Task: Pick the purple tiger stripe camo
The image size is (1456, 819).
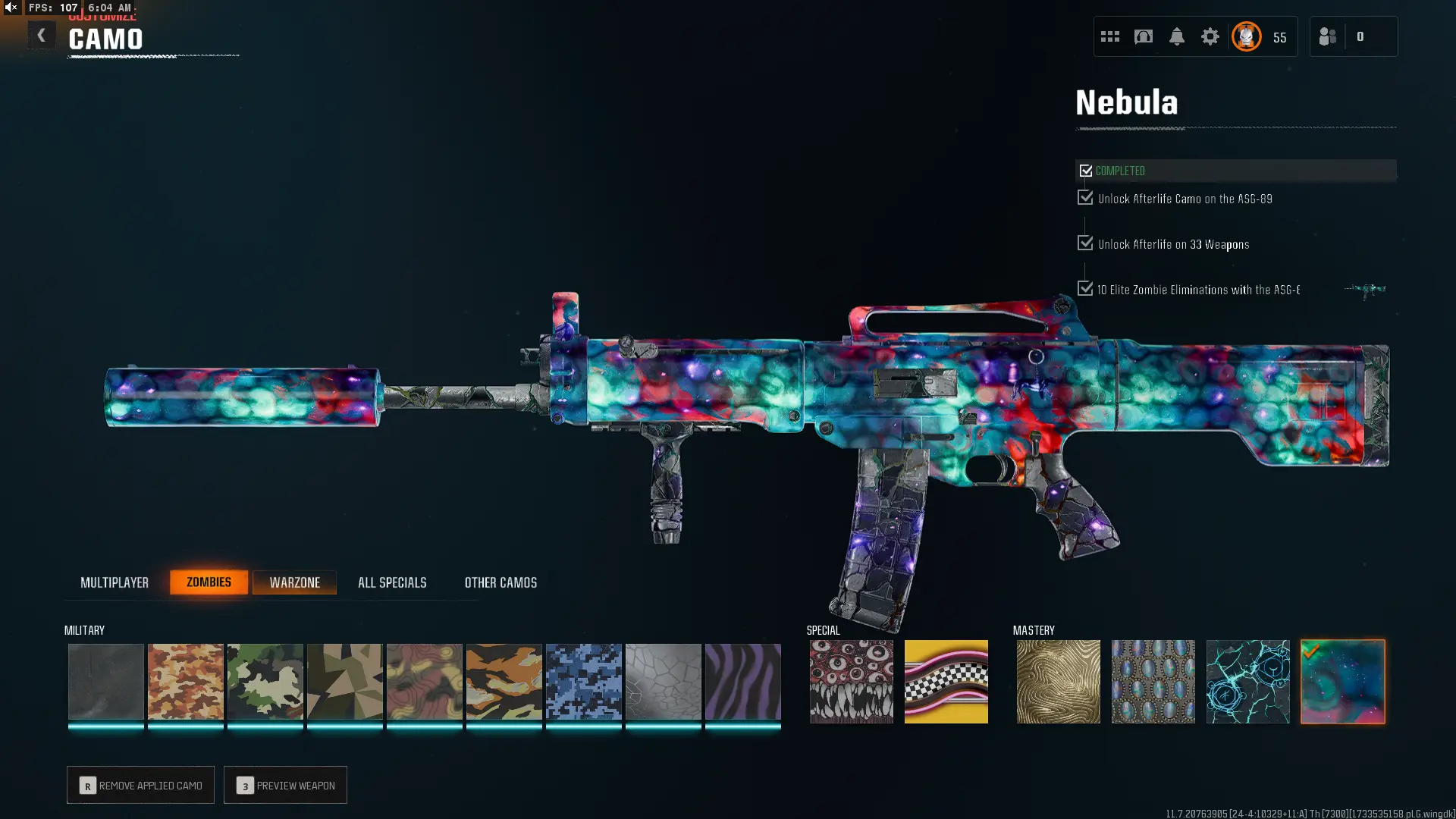Action: click(743, 681)
